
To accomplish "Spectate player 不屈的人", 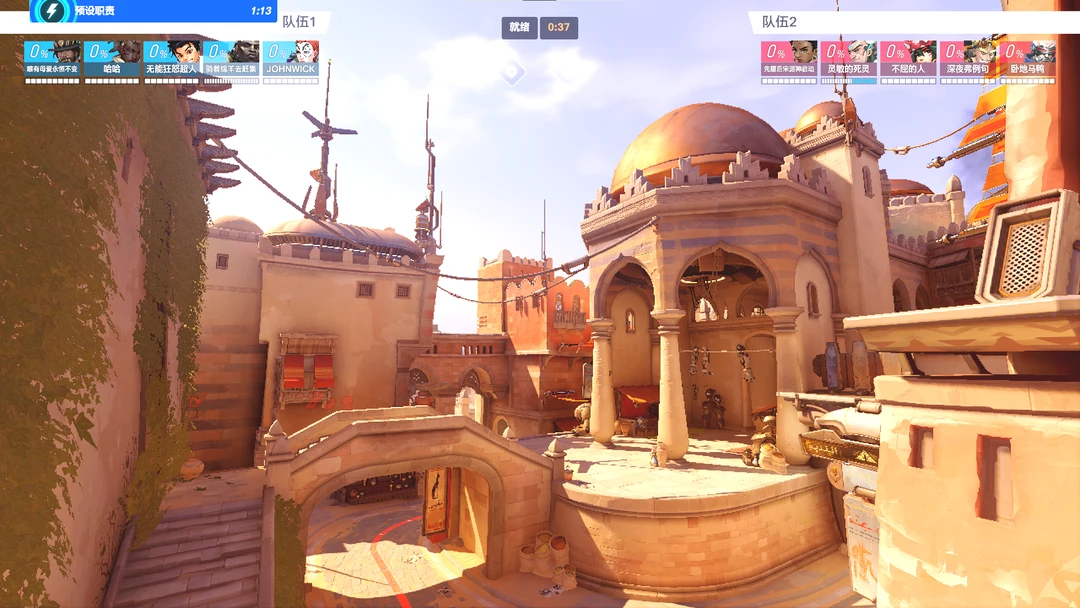I will point(908,58).
